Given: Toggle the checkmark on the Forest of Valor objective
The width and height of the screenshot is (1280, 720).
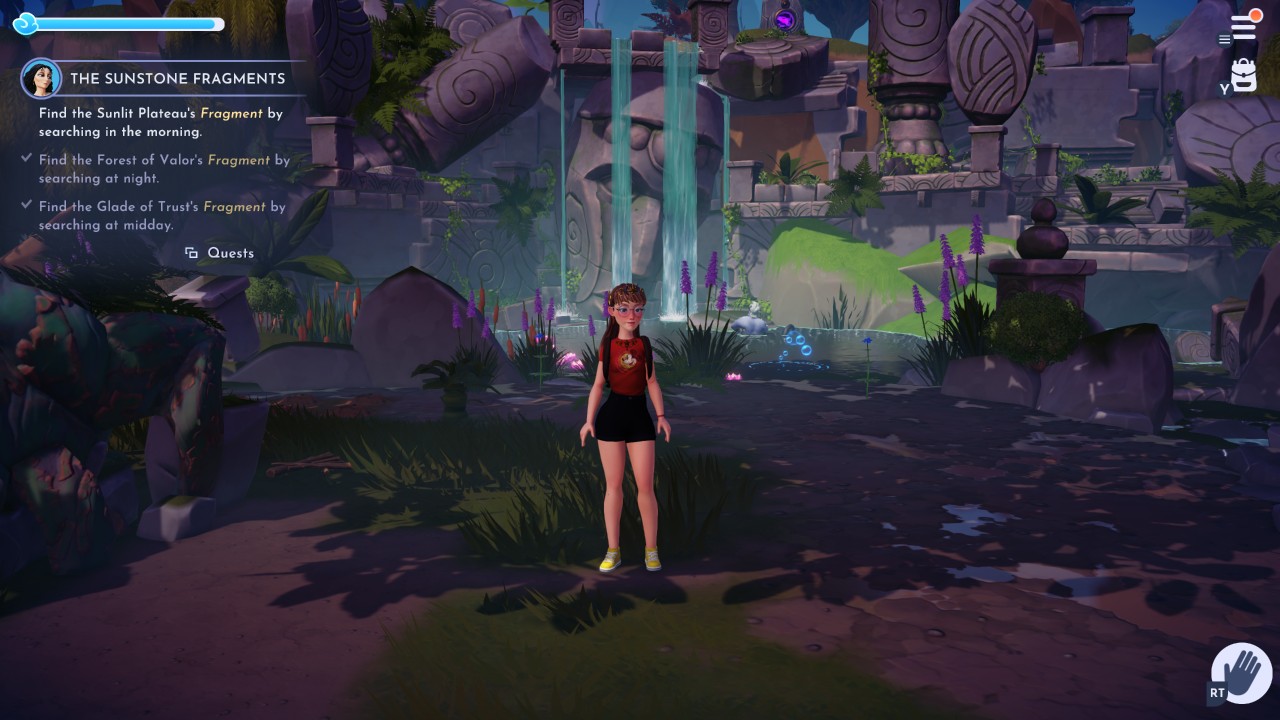Looking at the screenshot, I should [26, 158].
